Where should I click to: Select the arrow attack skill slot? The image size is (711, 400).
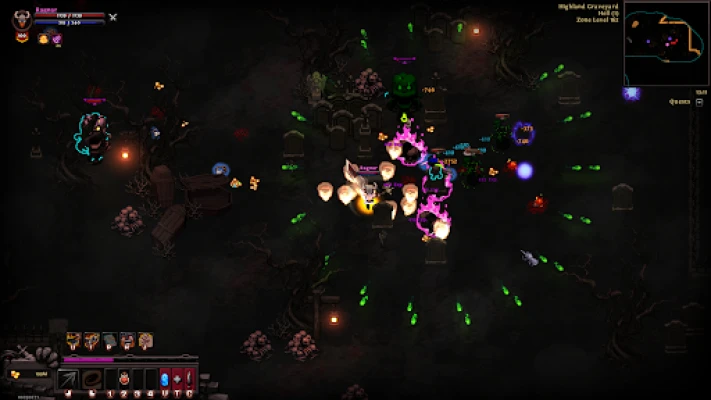(x=69, y=379)
